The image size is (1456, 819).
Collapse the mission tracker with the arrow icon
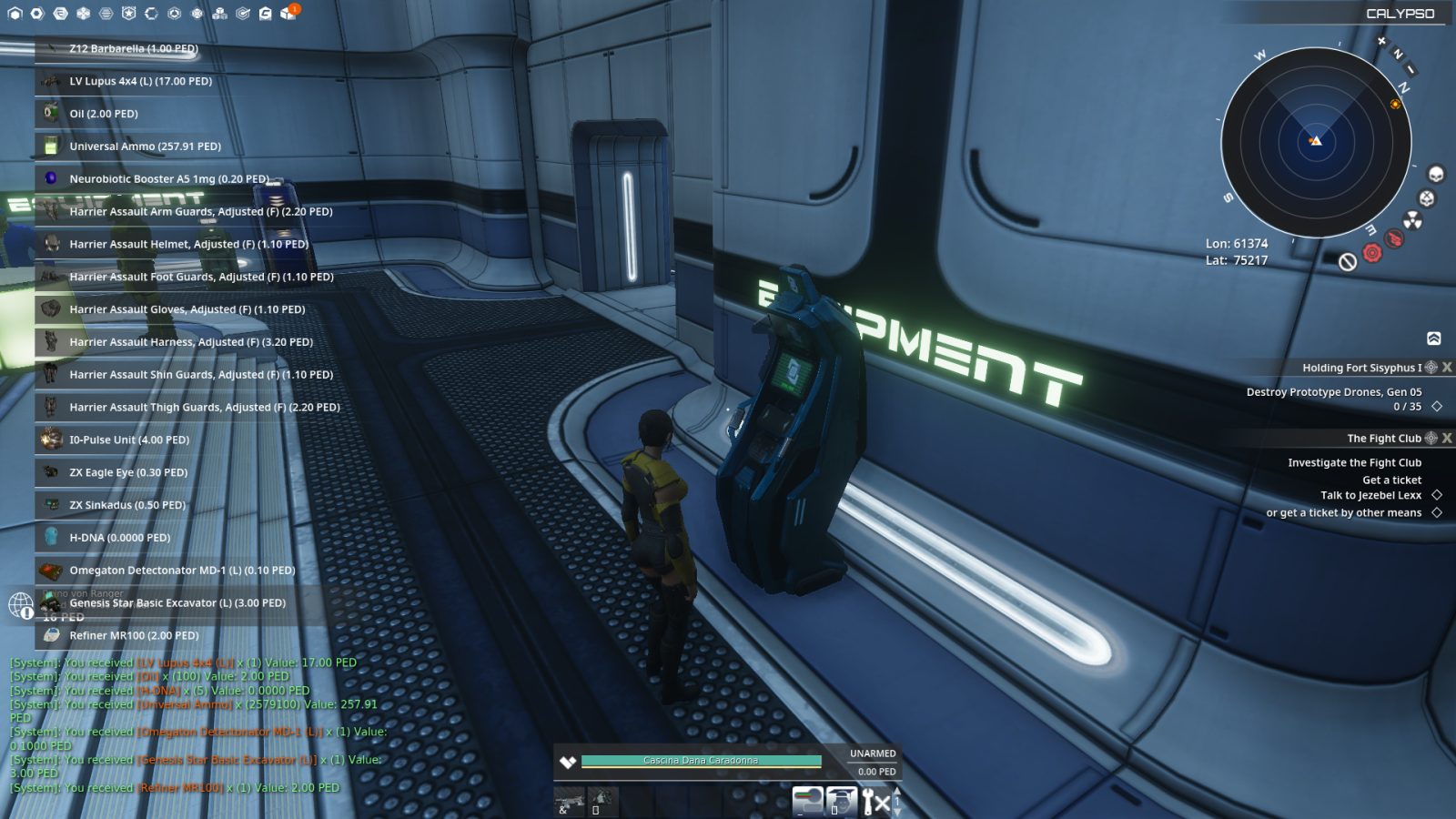coord(1435,338)
